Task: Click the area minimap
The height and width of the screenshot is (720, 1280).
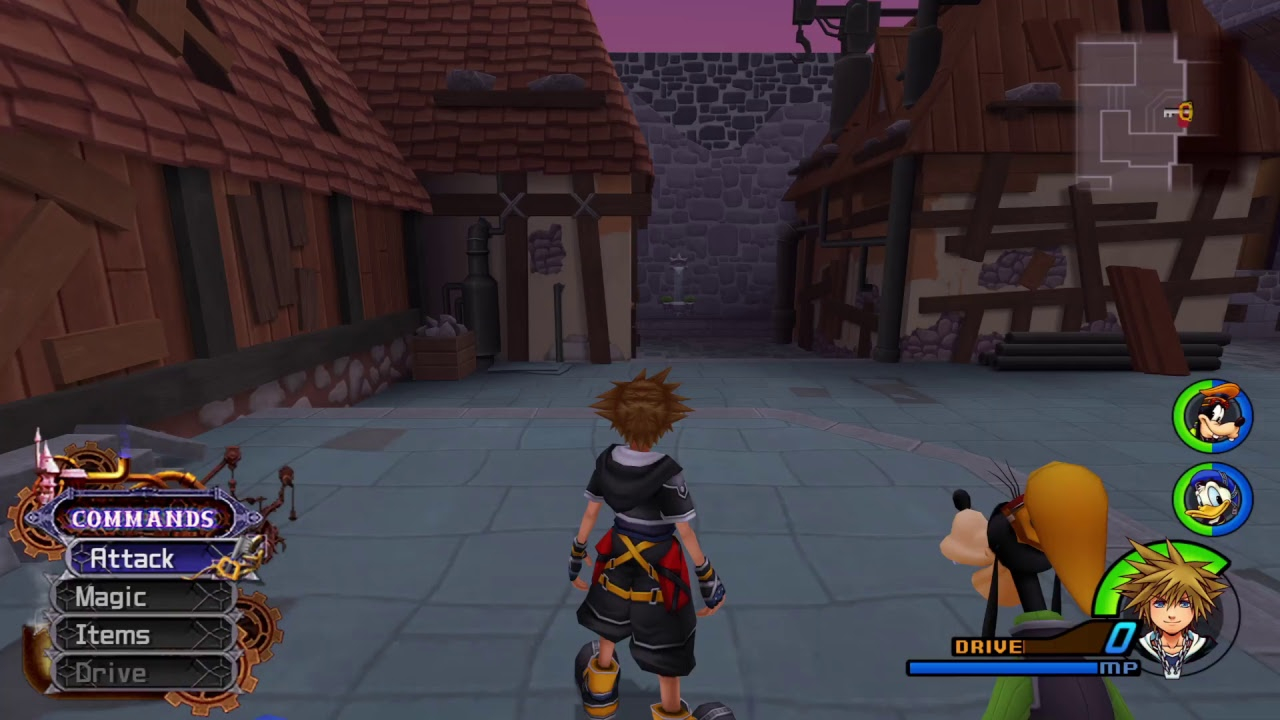Action: click(x=1137, y=112)
